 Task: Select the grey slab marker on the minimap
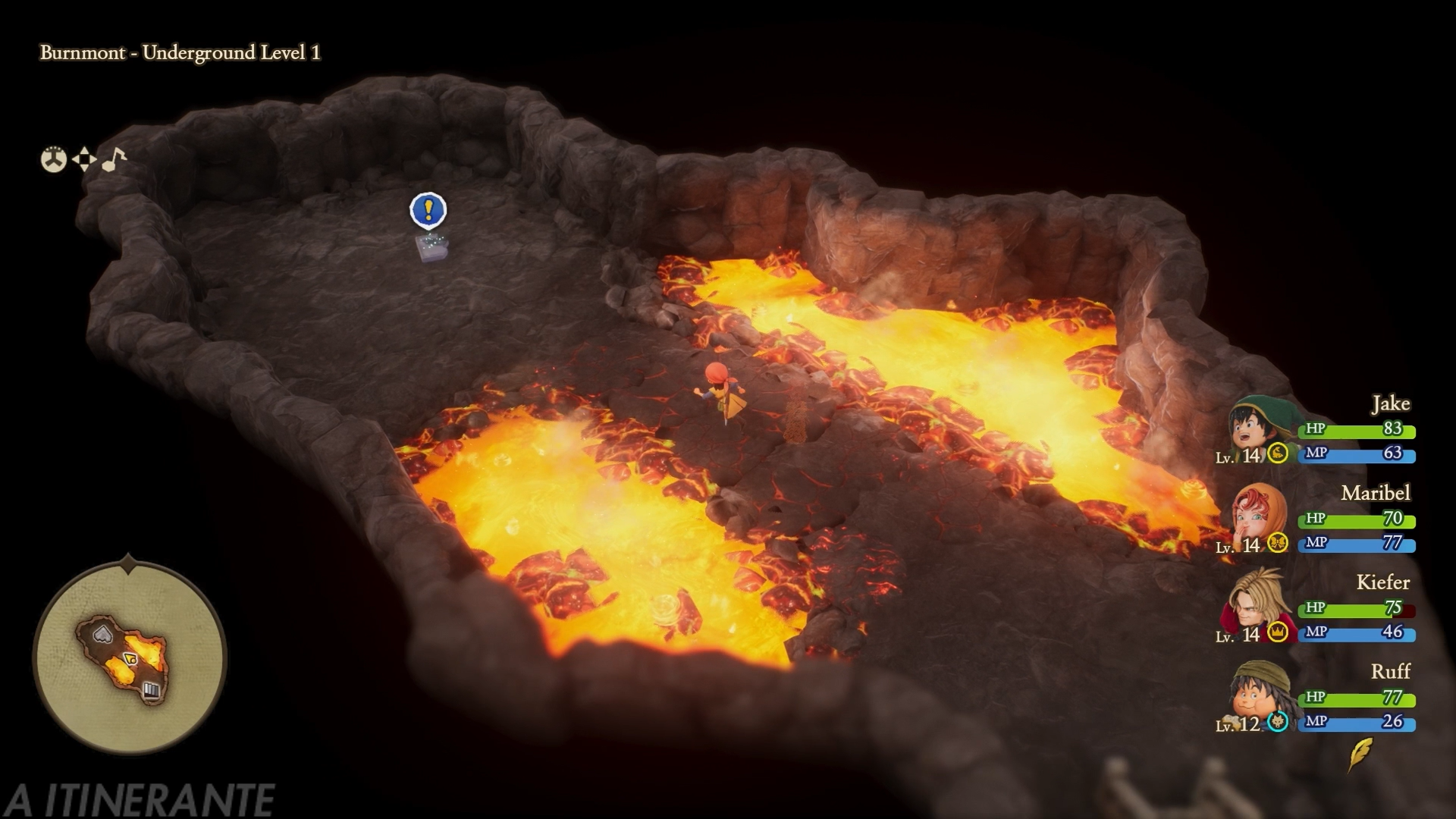[x=103, y=634]
